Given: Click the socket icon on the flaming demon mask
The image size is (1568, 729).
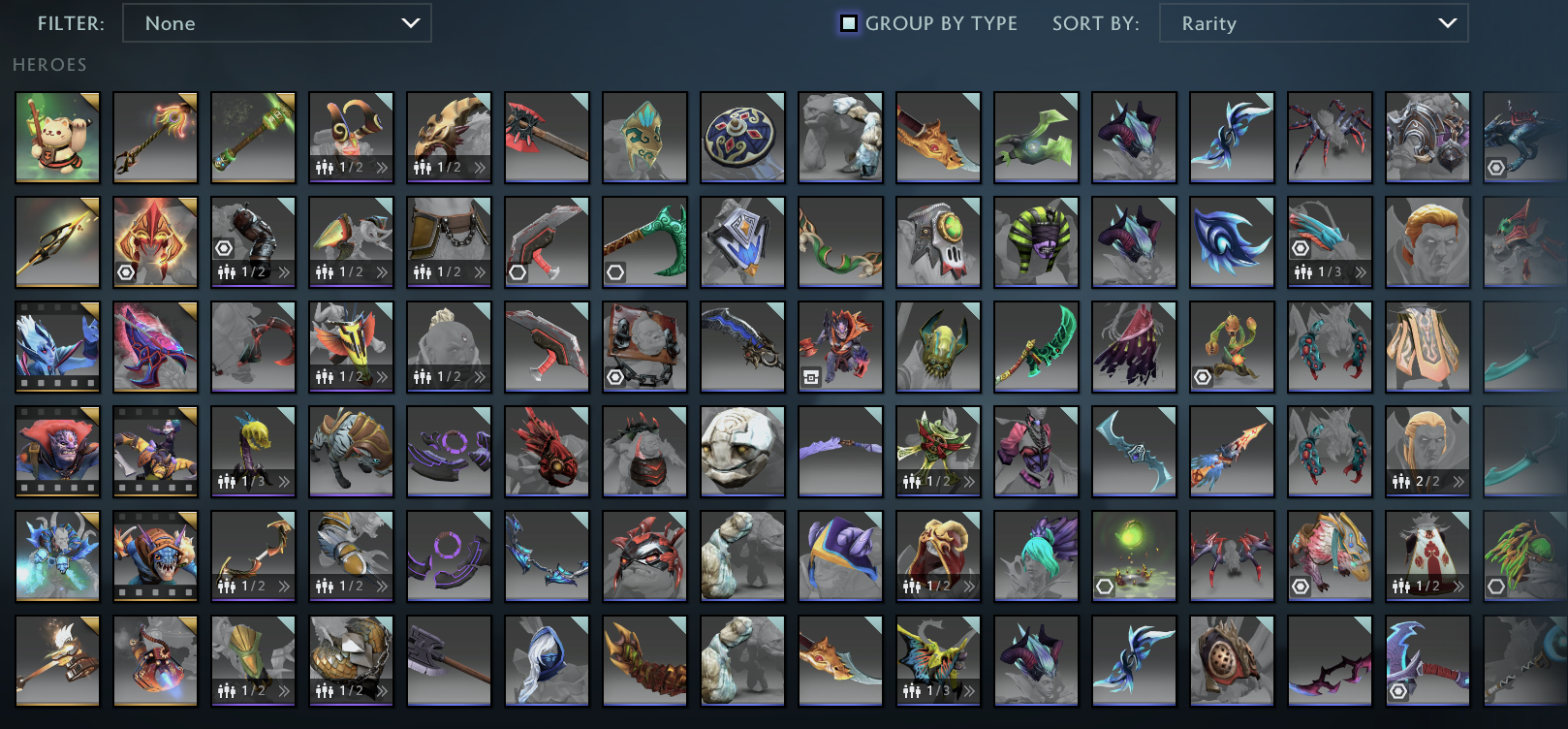Looking at the screenshot, I should point(126,270).
